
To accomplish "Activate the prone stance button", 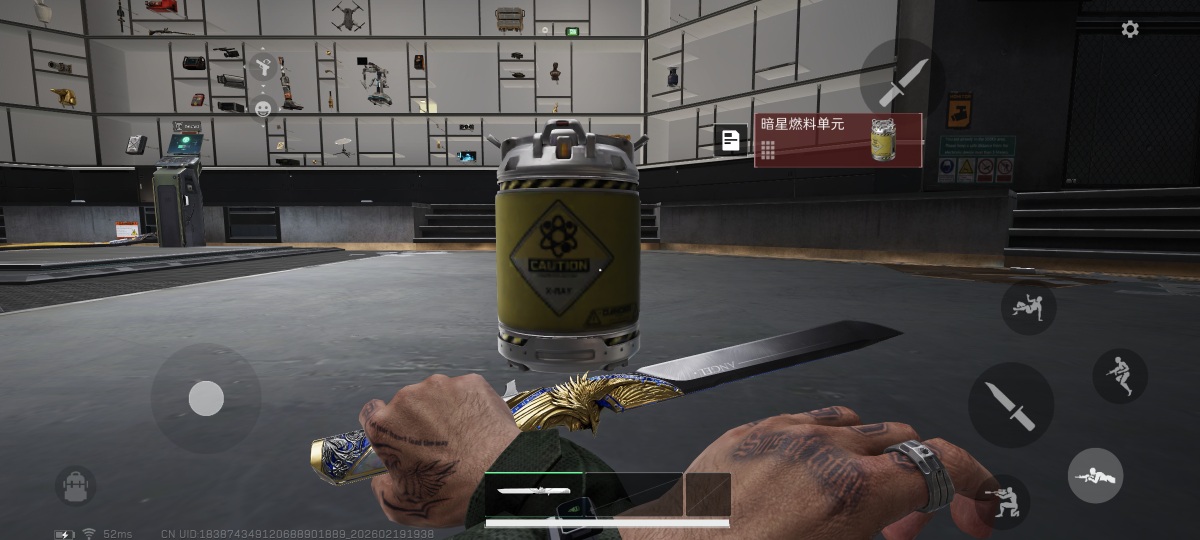I will tap(1095, 475).
